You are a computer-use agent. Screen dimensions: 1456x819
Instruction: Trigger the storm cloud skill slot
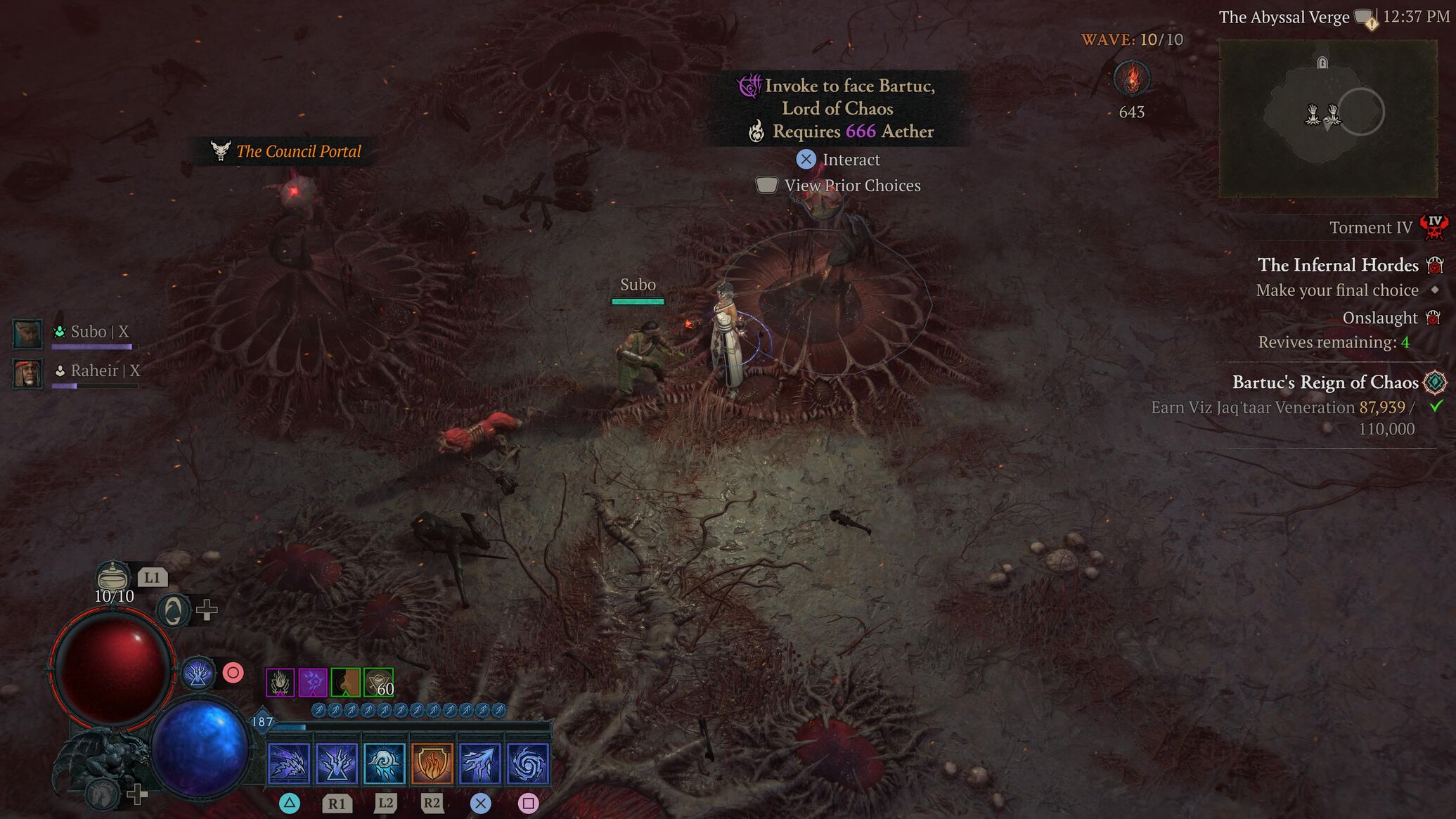pyautogui.click(x=385, y=763)
